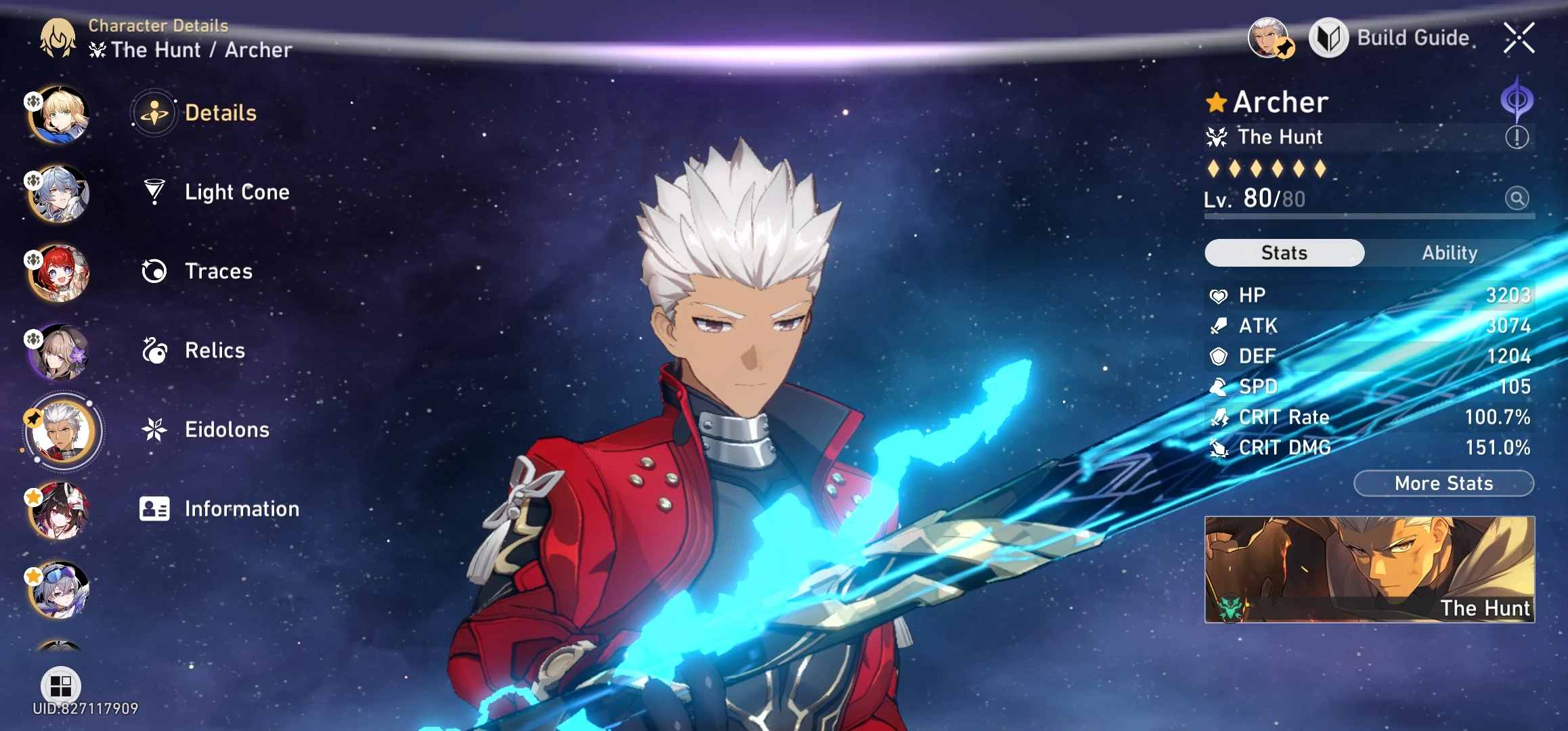Image resolution: width=1568 pixels, height=731 pixels.
Task: Switch to the Ability tab
Action: 1449,252
